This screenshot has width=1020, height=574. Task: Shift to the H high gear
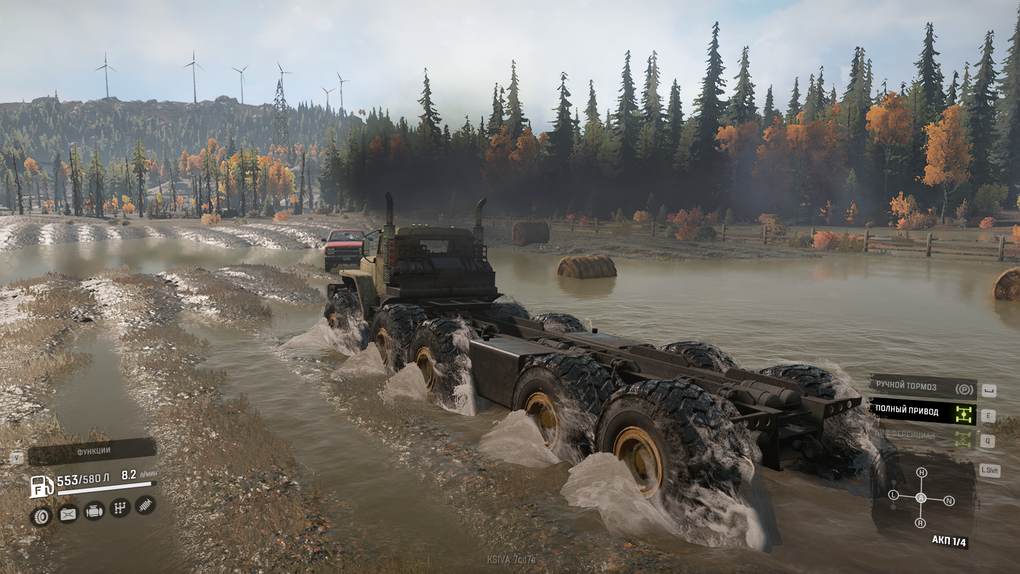(921, 473)
